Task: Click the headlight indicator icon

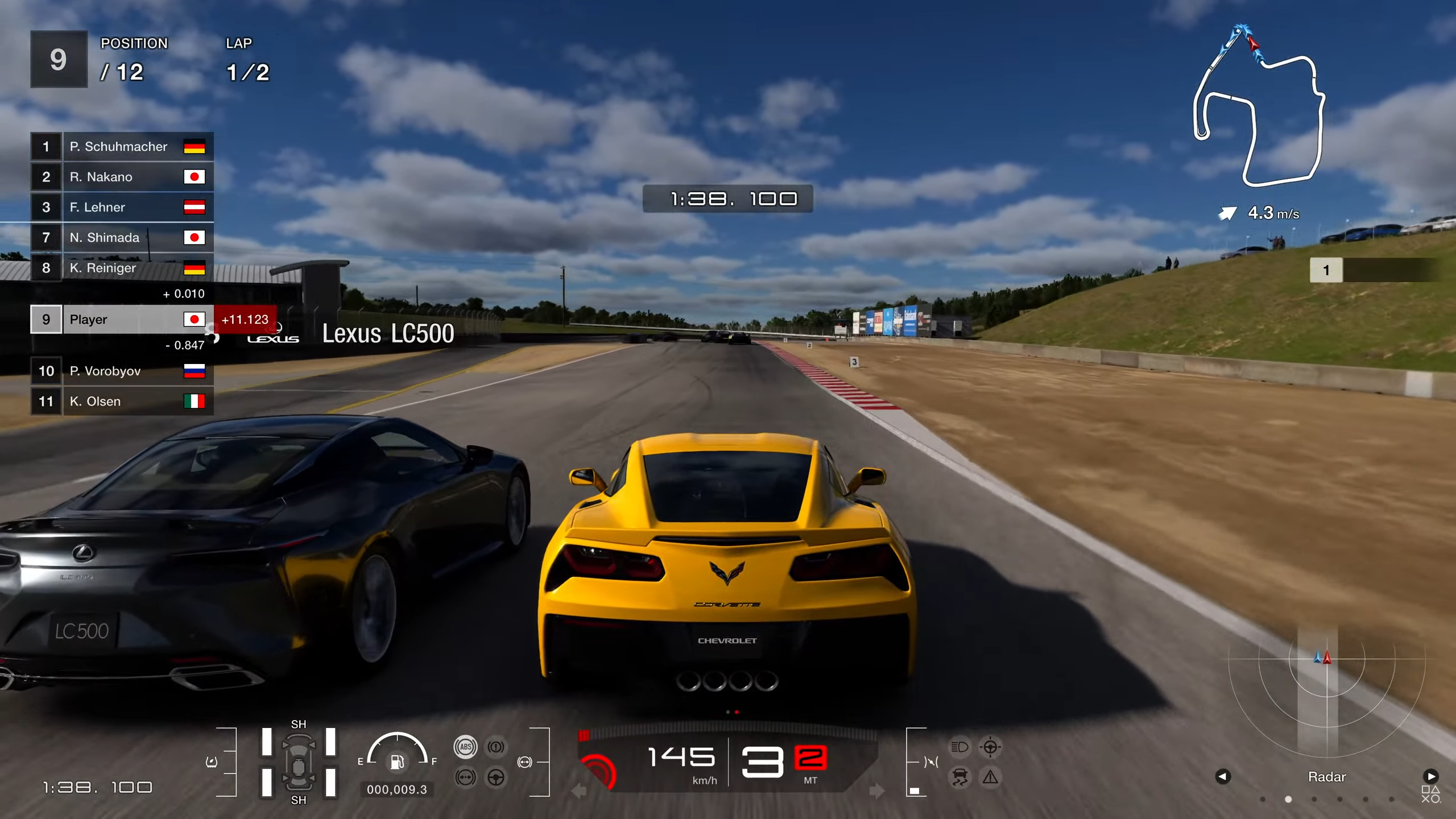Action: [x=960, y=747]
